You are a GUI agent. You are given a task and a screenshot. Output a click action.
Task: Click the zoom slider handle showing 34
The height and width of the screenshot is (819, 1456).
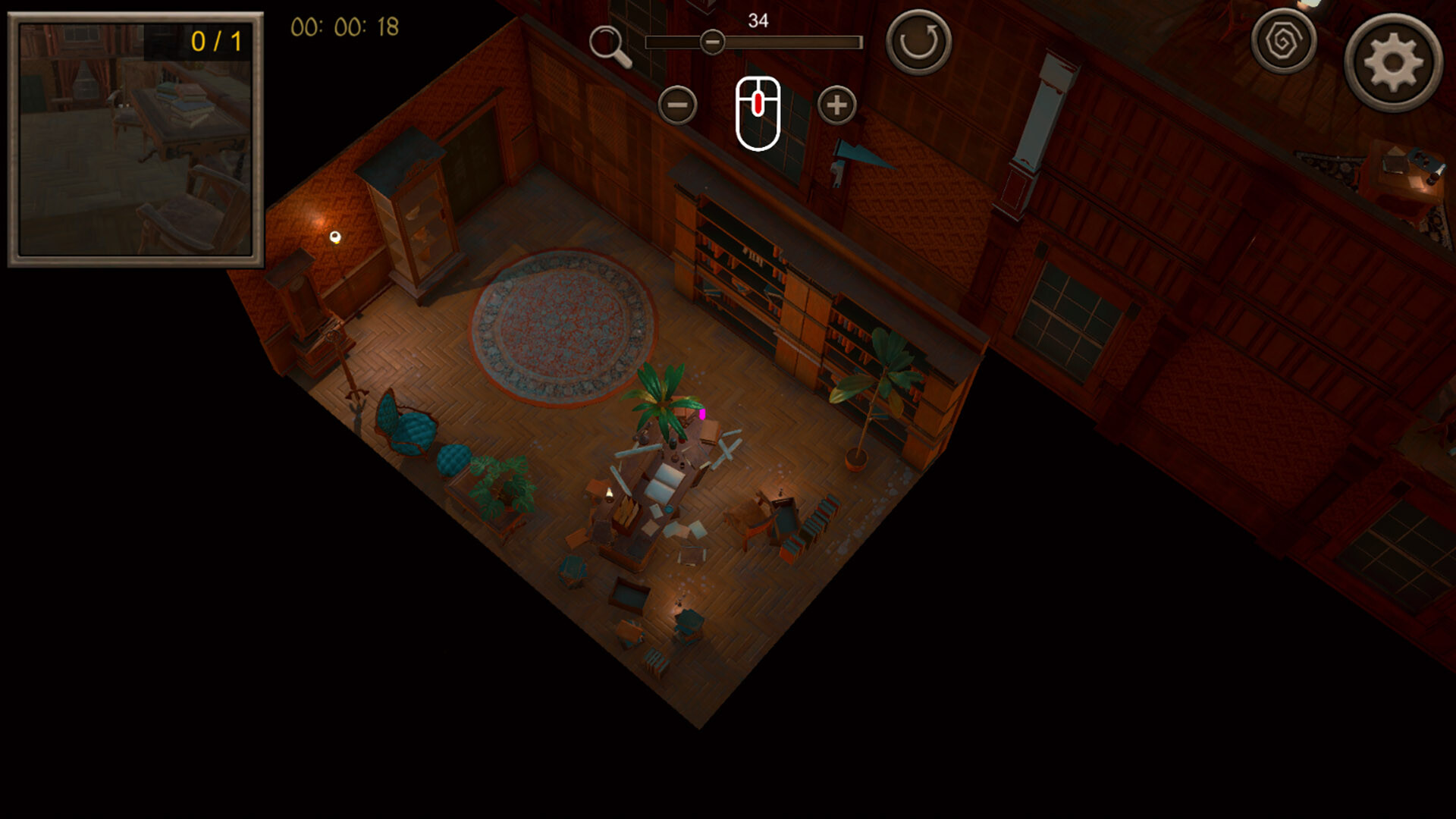coord(713,42)
